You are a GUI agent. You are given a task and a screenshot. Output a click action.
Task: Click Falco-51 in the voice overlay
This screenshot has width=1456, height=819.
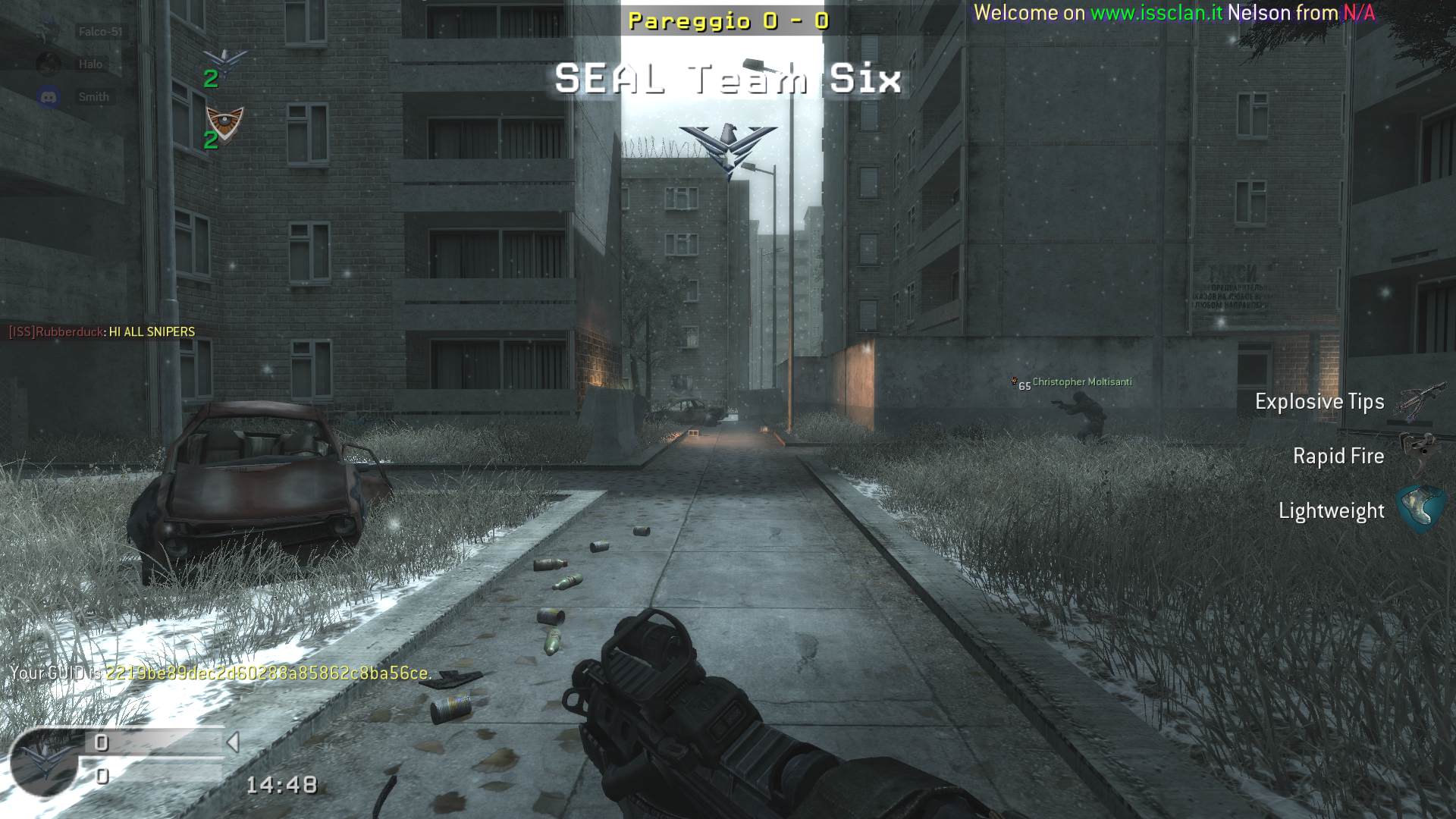pyautogui.click(x=99, y=32)
